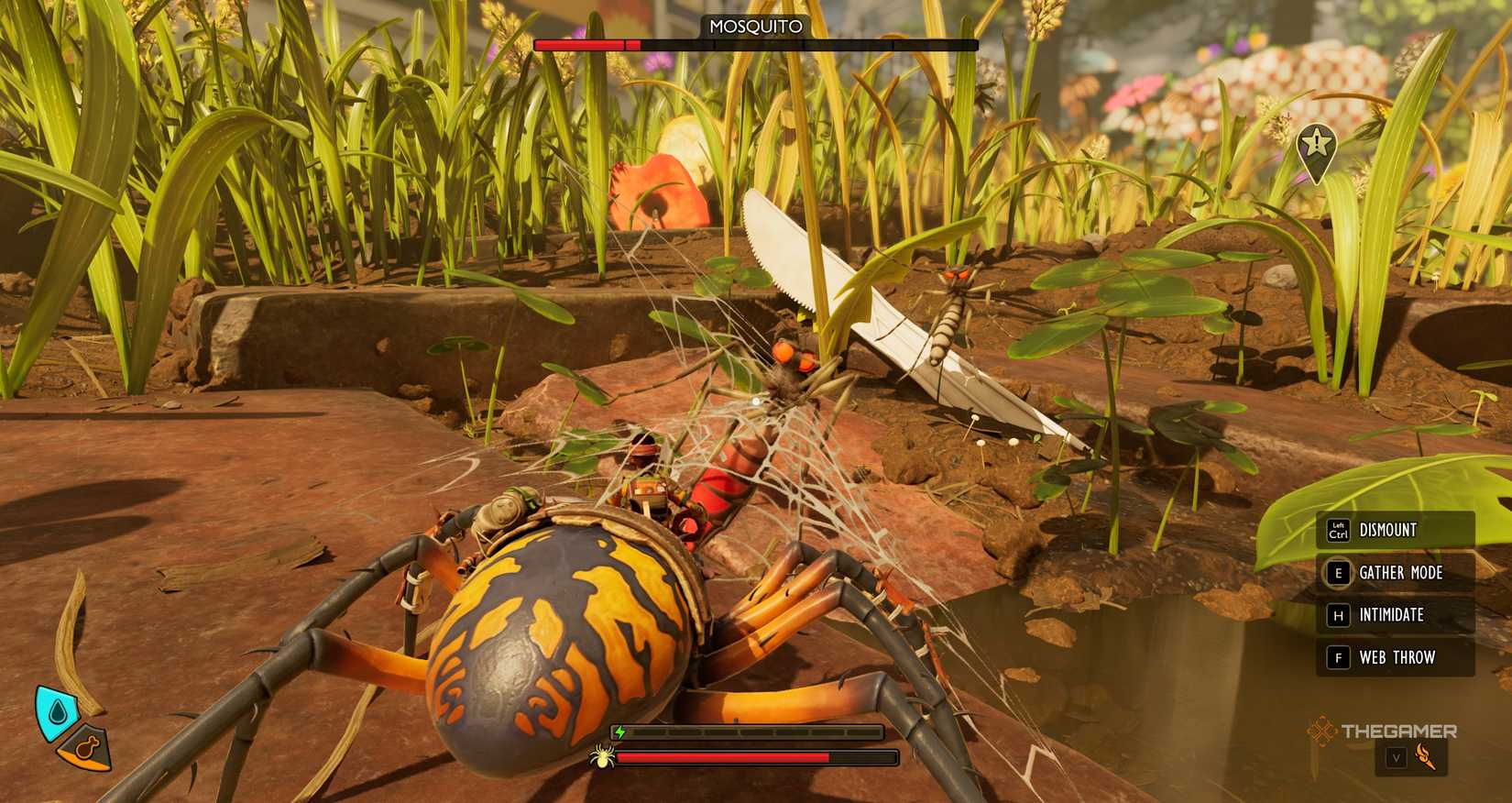Select the spider icon beside the mount health bar
The height and width of the screenshot is (803, 1512).
coord(604,759)
